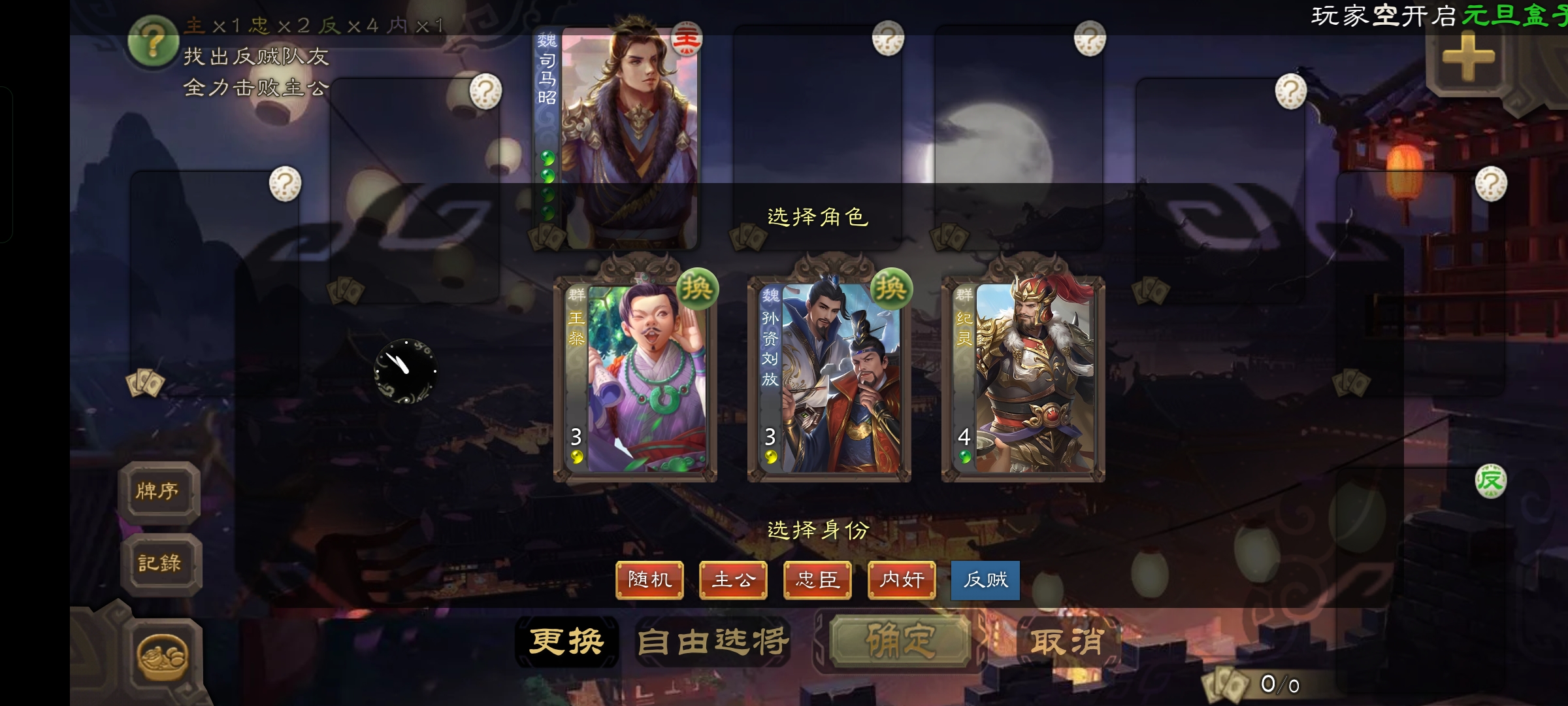Switch to the 更换 mode
1568x706 pixels.
coord(566,641)
